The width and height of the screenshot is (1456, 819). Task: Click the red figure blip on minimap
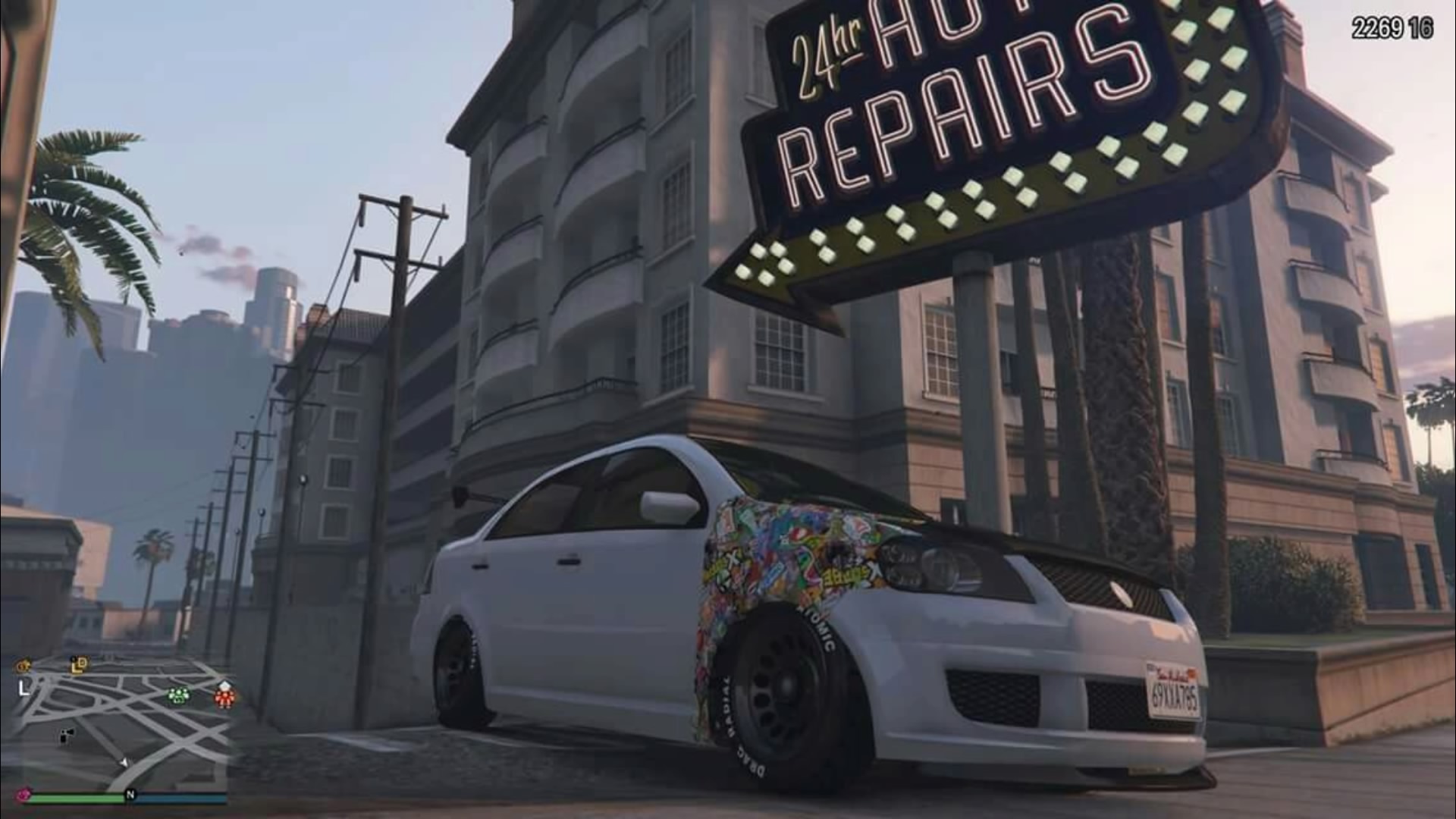[x=224, y=695]
